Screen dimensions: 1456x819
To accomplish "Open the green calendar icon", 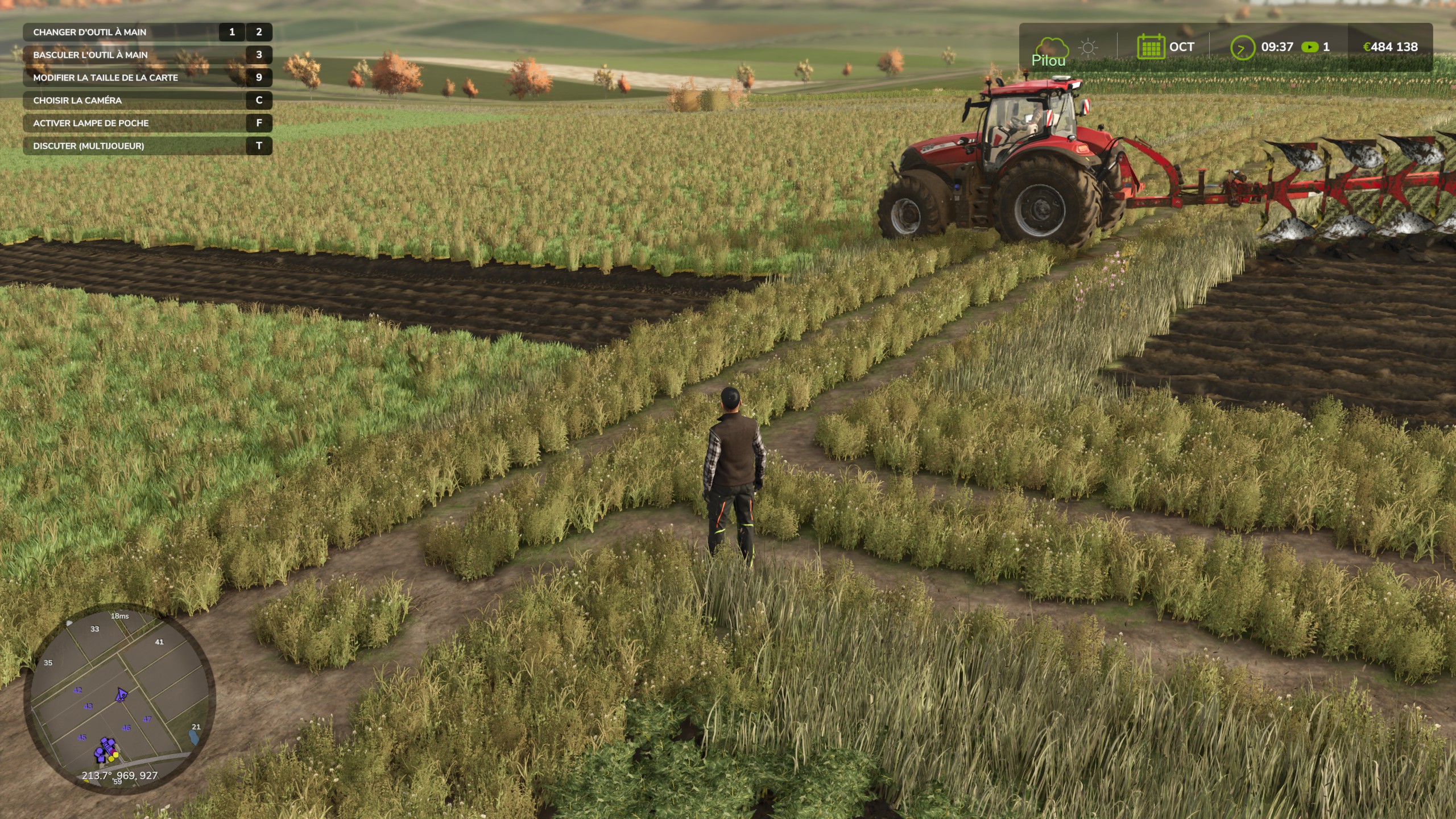I will pyautogui.click(x=1150, y=47).
